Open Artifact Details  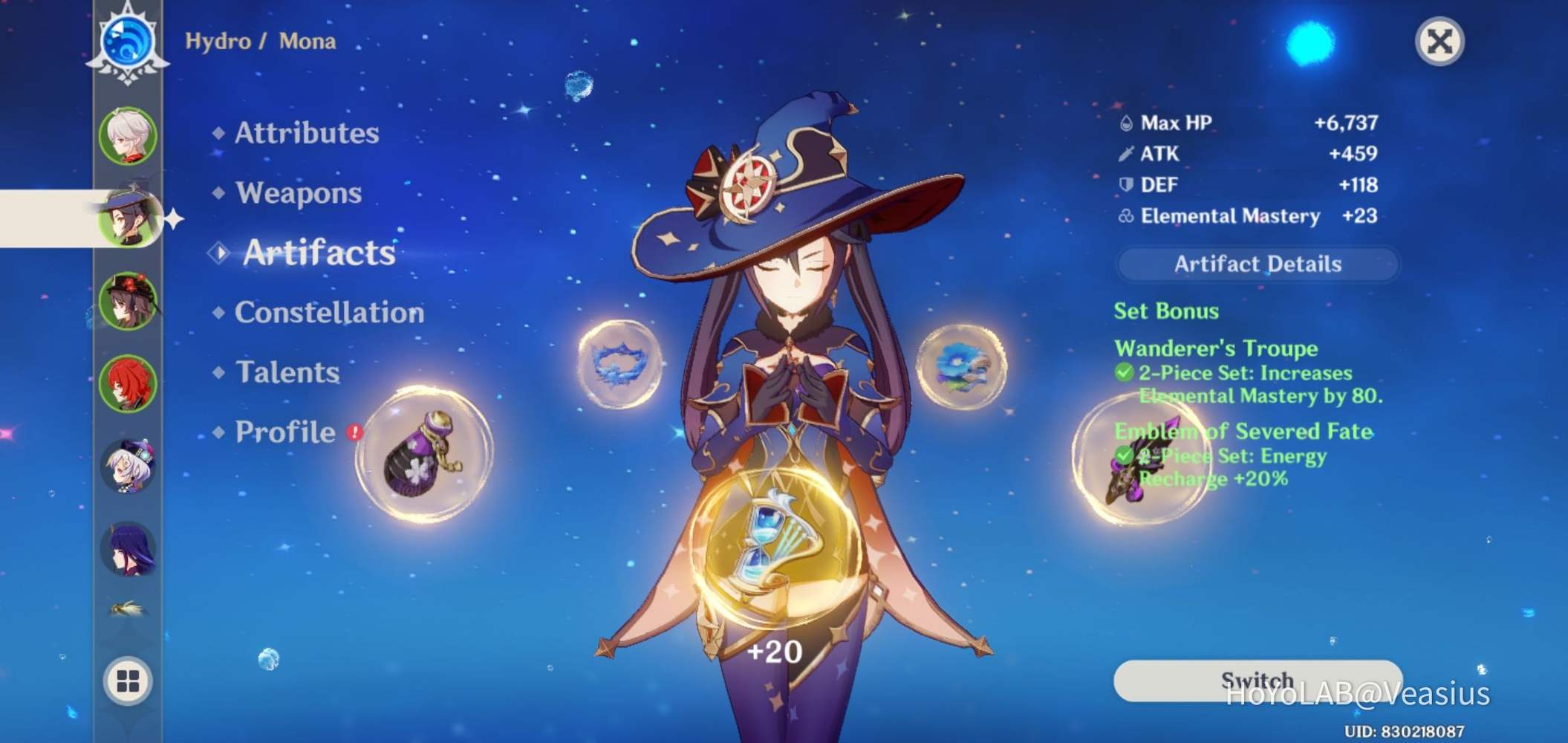click(1258, 264)
